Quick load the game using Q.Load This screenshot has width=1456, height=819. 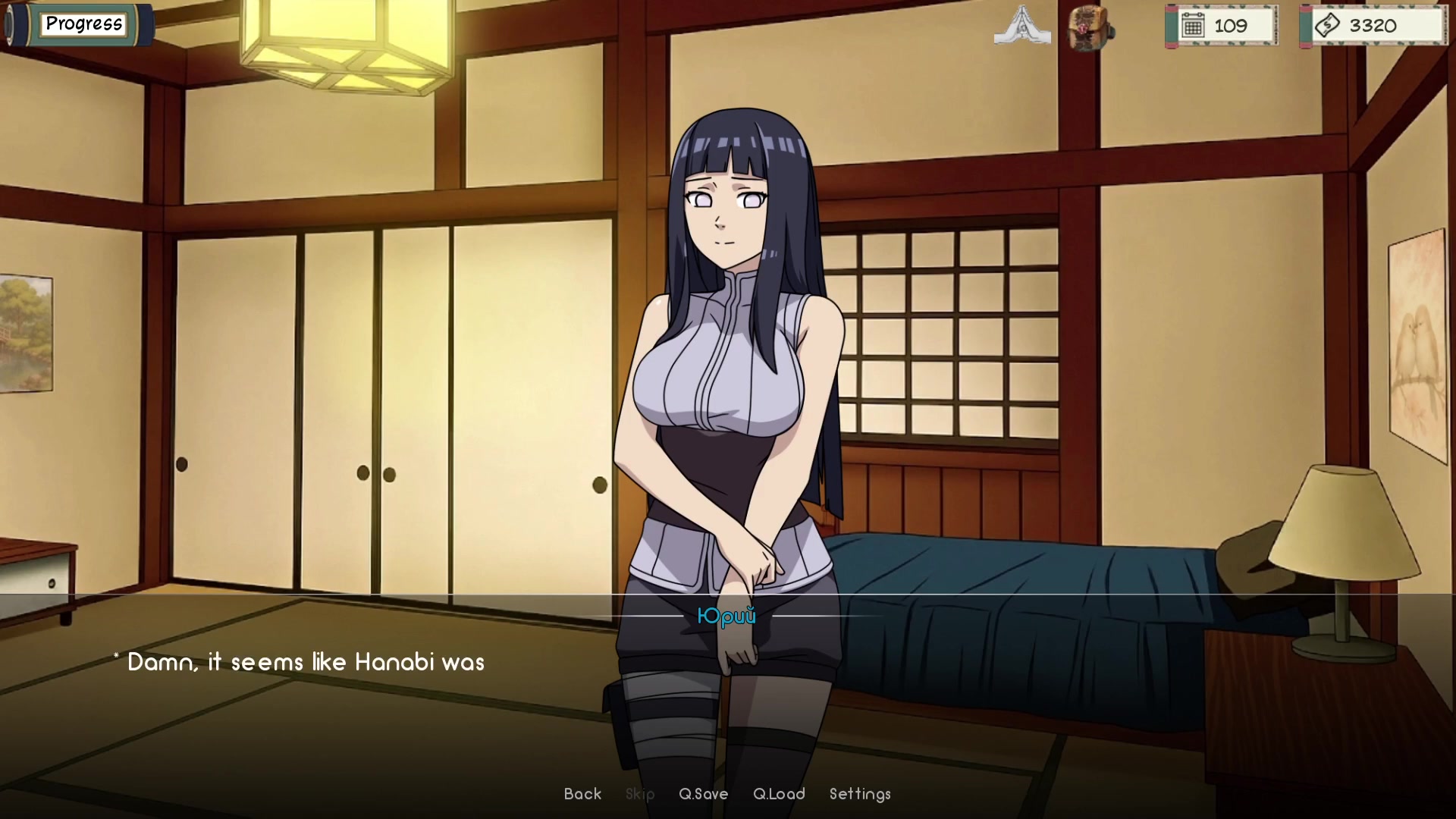[779, 794]
